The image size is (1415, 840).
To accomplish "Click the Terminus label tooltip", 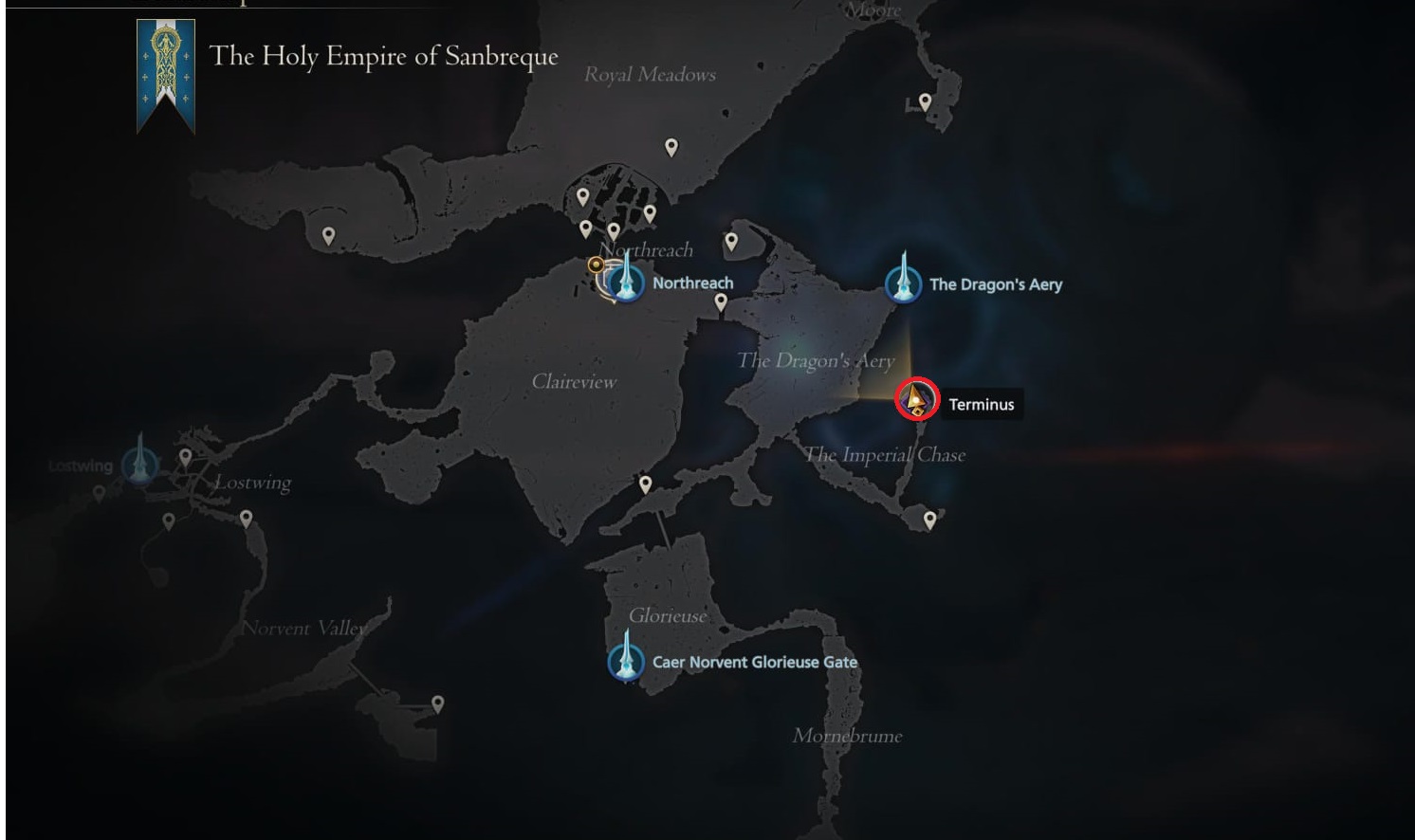I will [x=982, y=404].
